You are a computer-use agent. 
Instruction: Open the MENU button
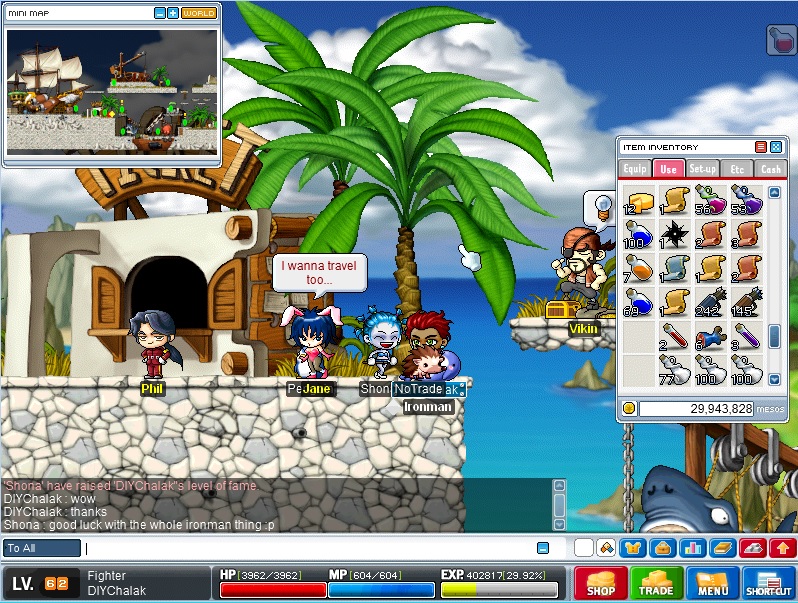(x=712, y=583)
